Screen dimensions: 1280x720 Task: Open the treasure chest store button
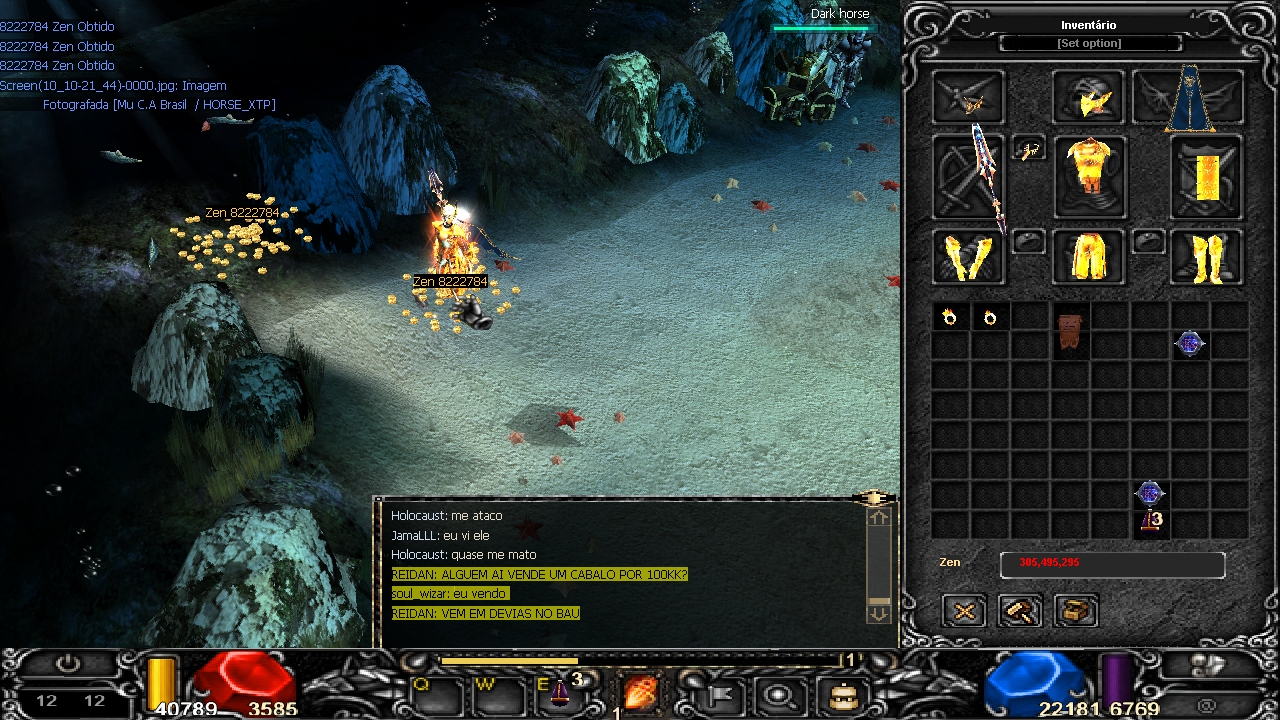(x=1076, y=611)
